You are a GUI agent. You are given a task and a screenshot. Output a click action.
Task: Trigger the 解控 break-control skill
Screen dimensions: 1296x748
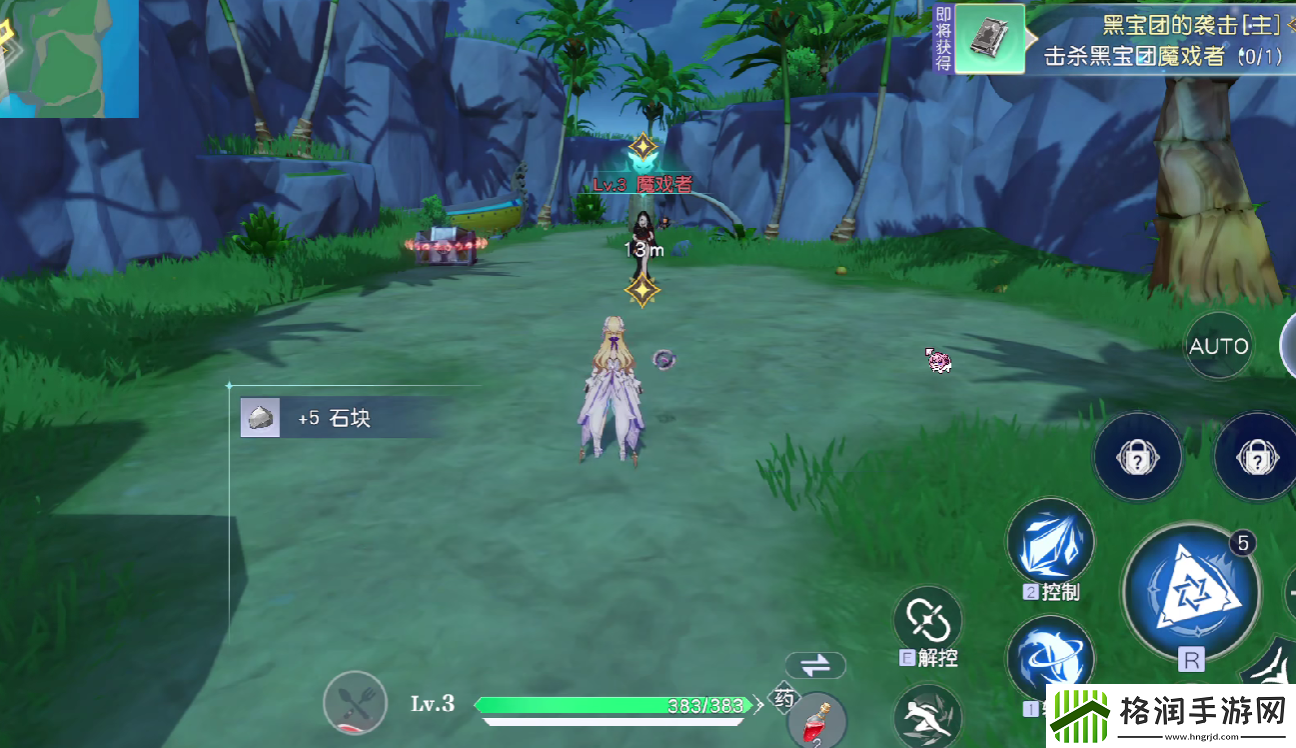(x=927, y=620)
